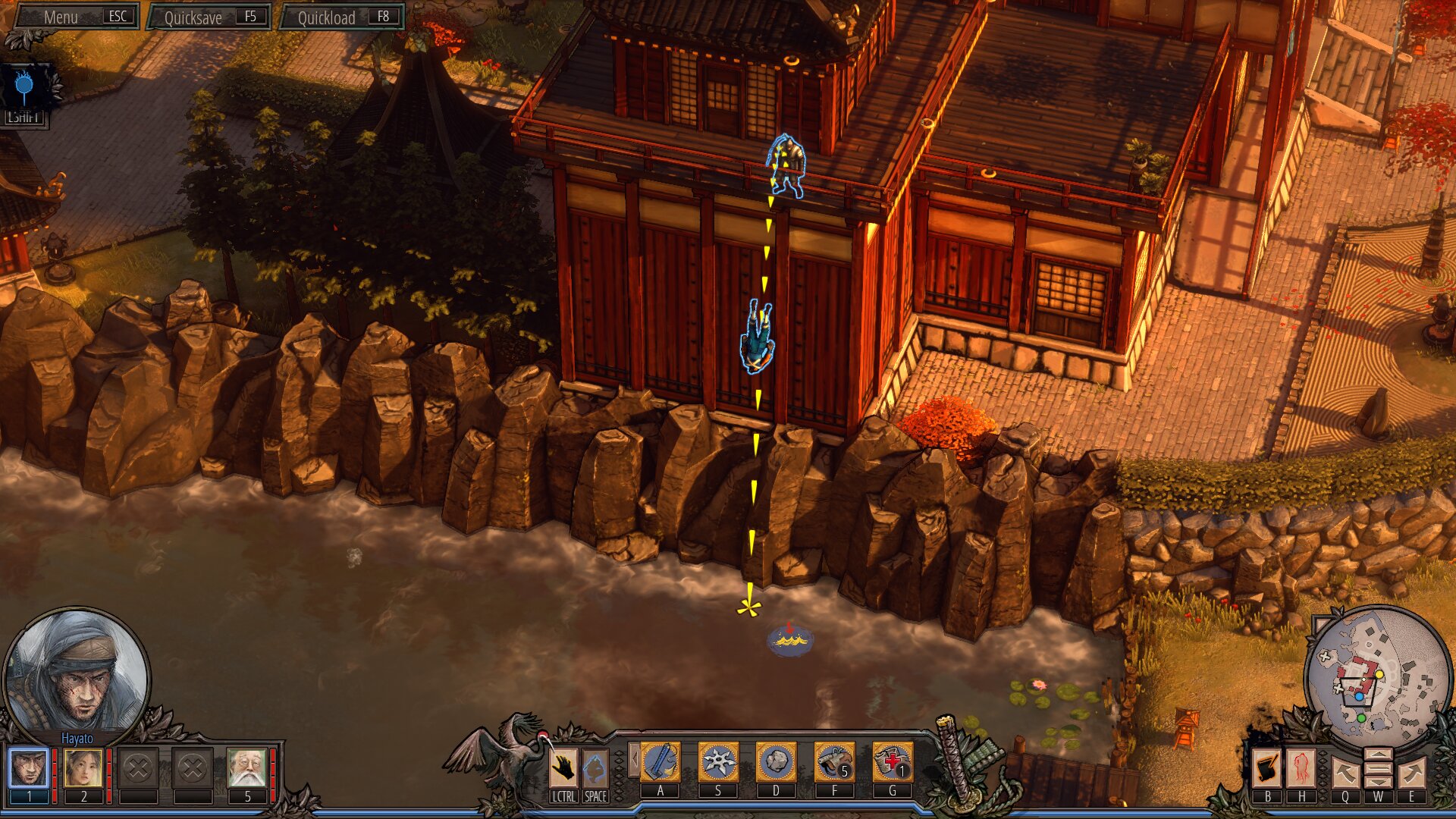Quickload the last save
This screenshot has width=1456, height=819.
(343, 17)
